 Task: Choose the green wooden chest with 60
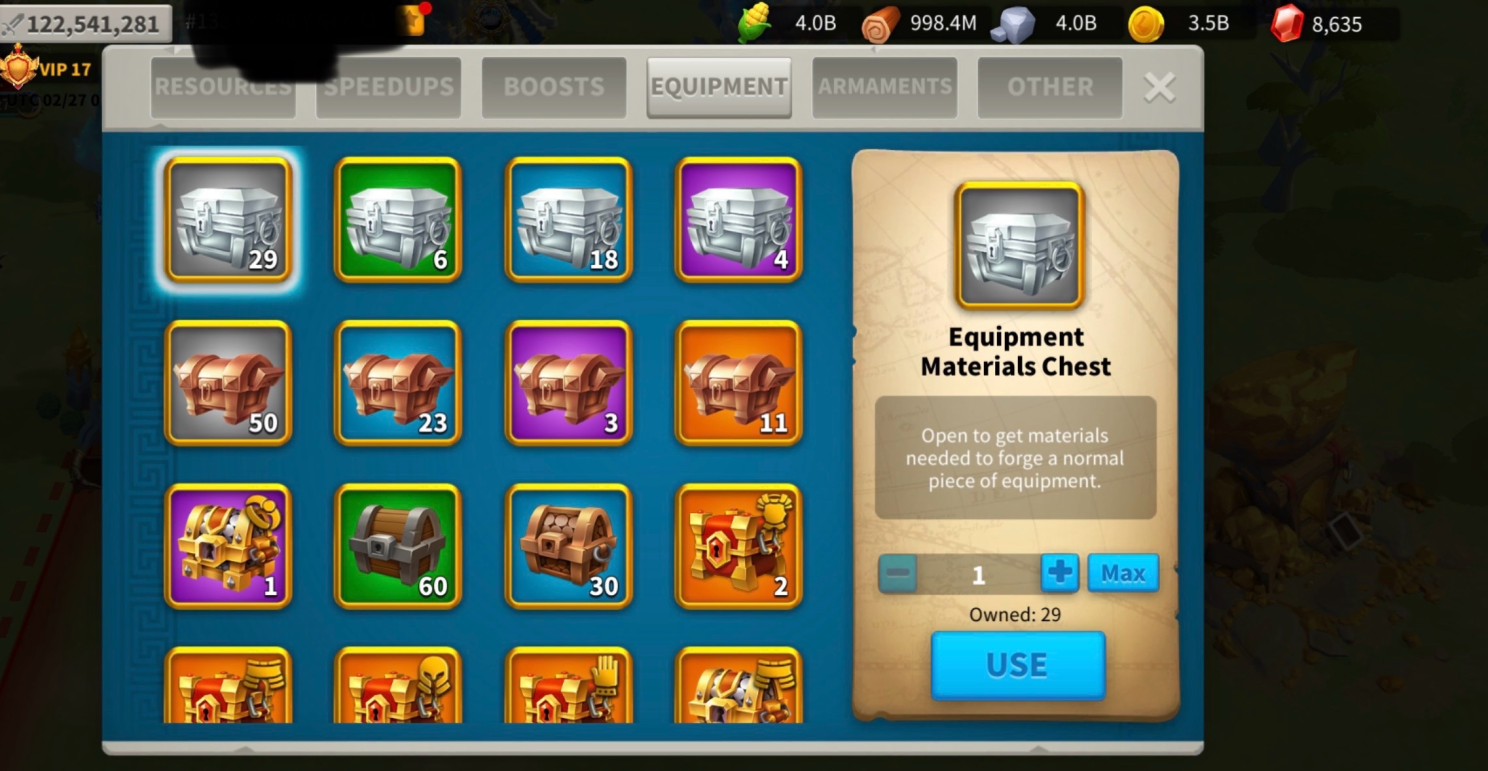(x=398, y=546)
